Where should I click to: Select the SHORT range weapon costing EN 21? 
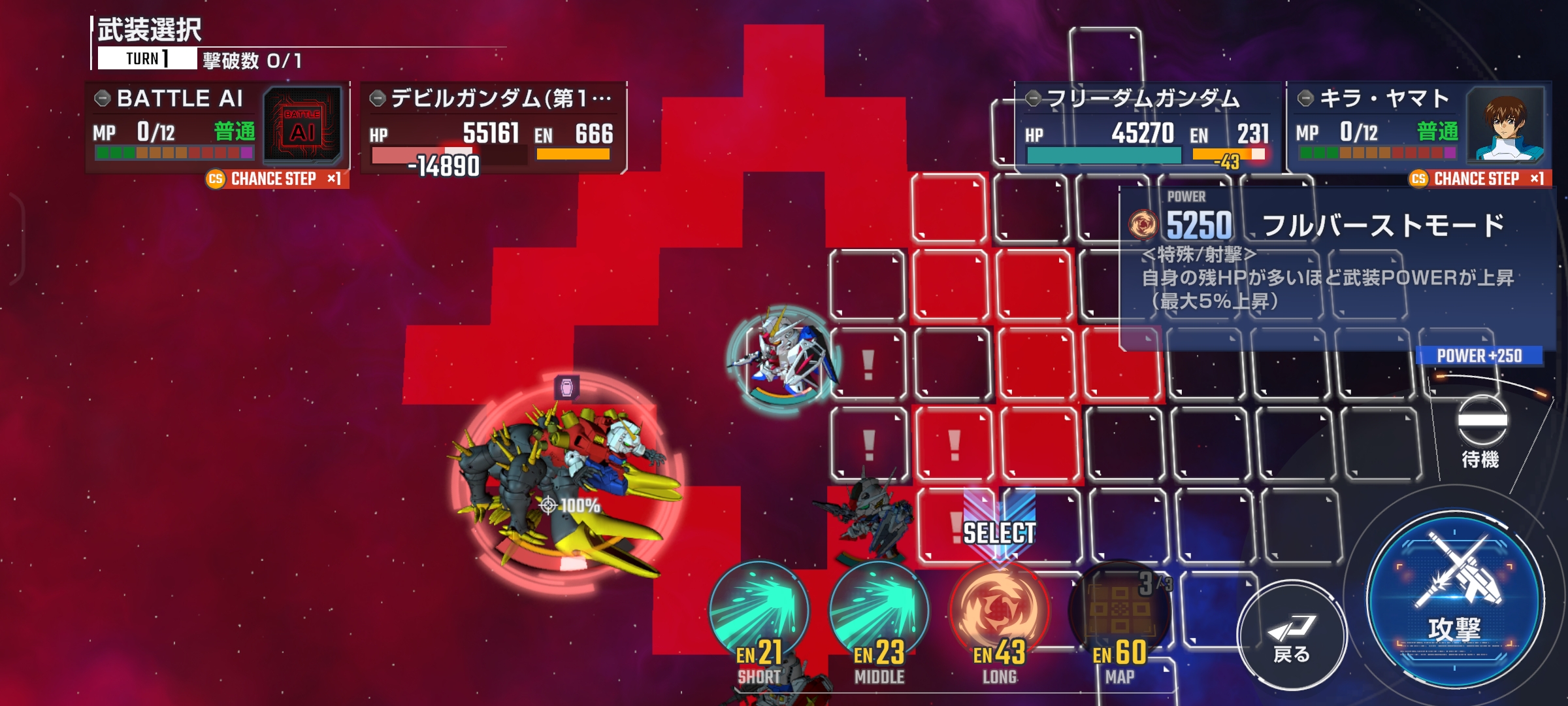tap(759, 614)
